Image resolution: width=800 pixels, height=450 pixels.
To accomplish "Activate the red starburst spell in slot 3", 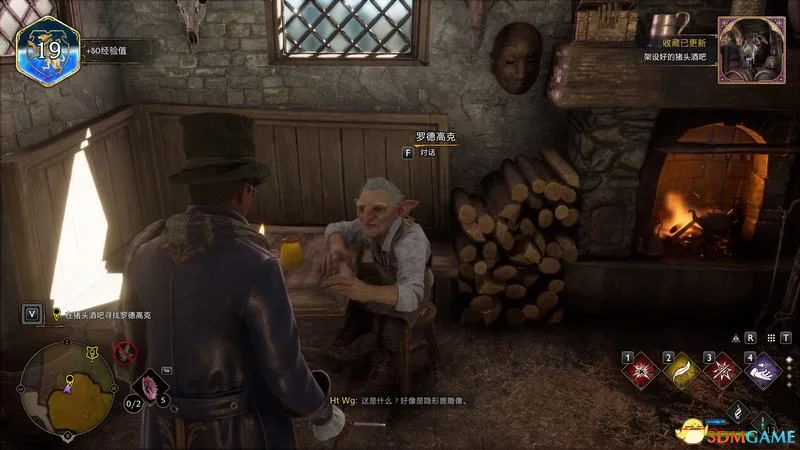I will pos(723,371).
